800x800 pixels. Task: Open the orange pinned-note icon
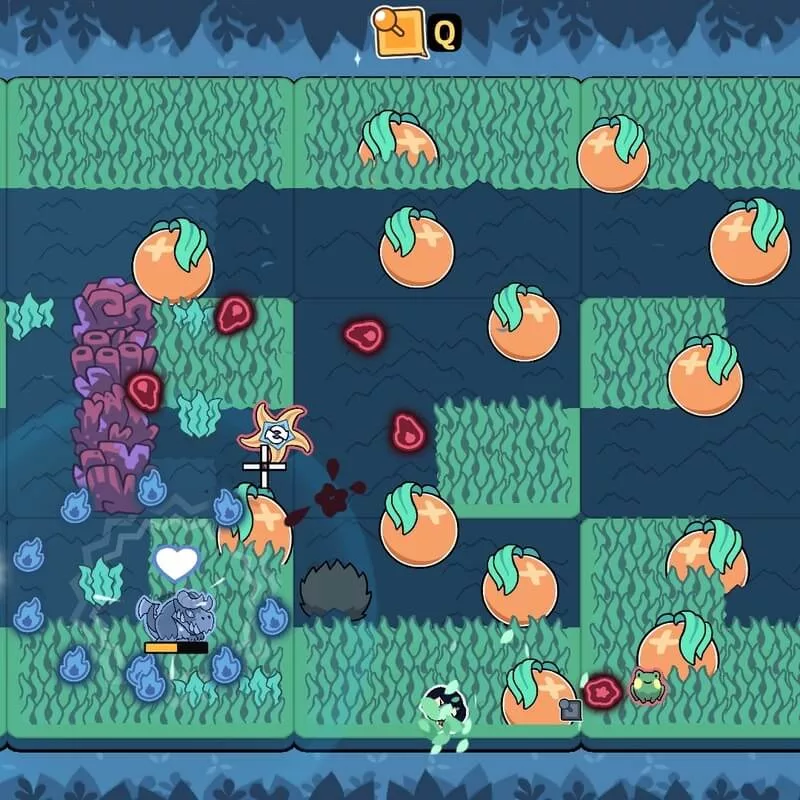[x=398, y=31]
